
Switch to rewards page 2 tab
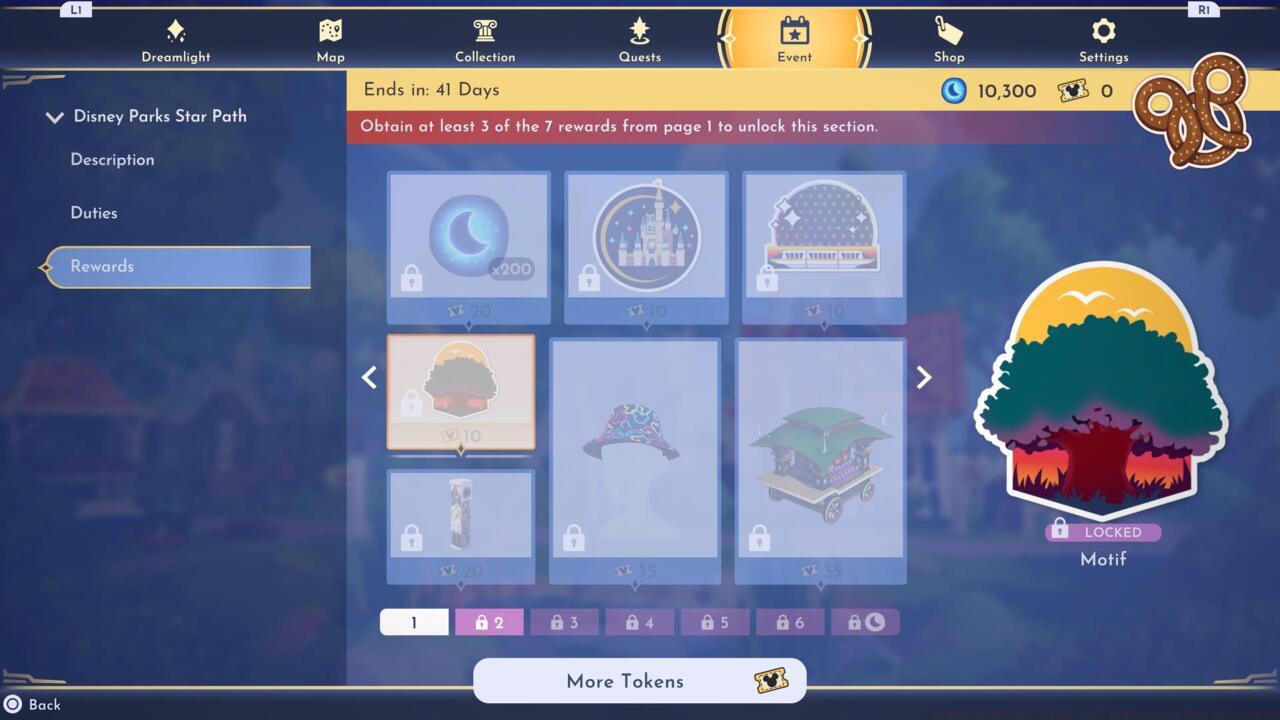click(x=489, y=621)
